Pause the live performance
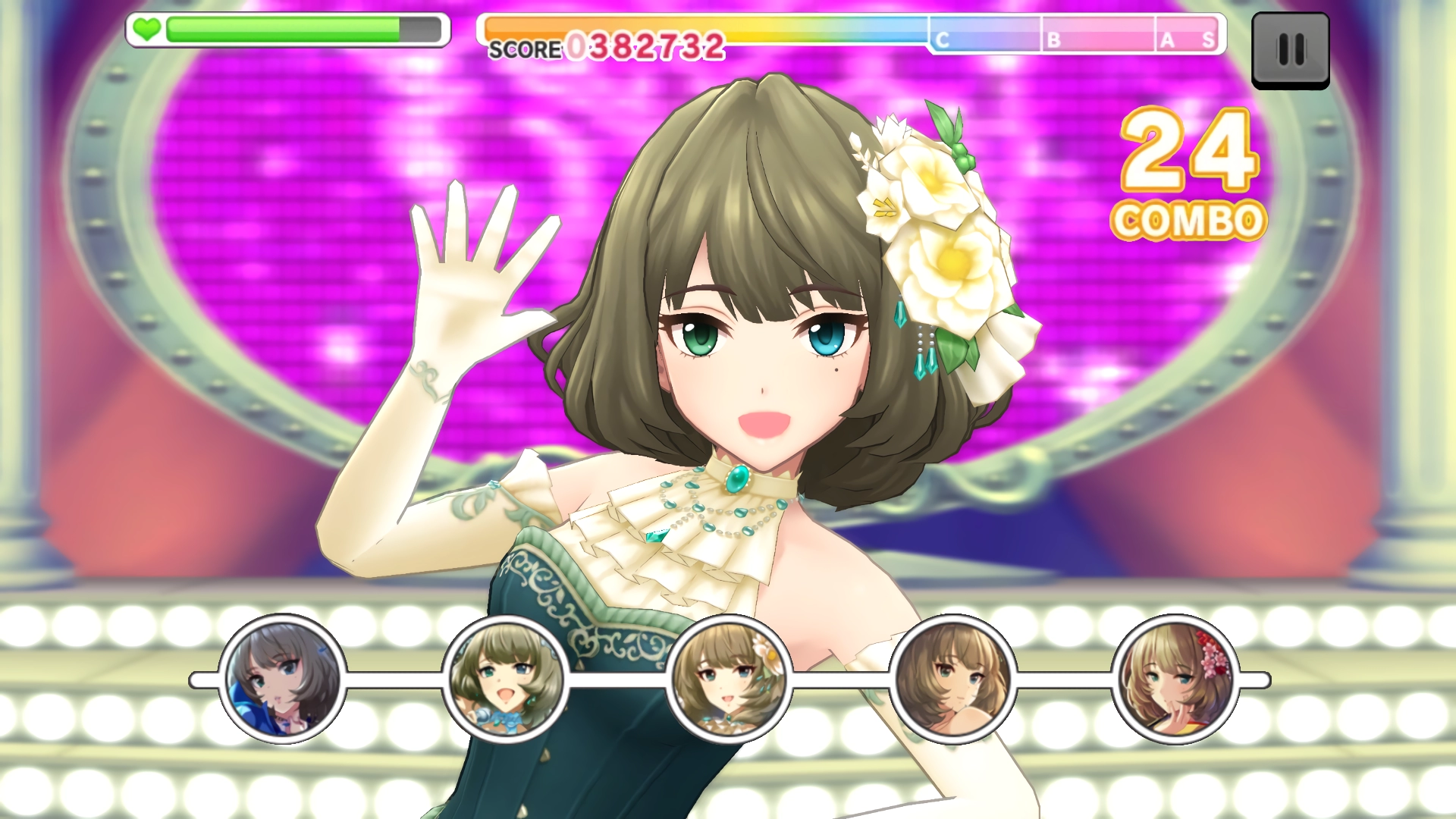The width and height of the screenshot is (1456, 819). pos(1290,50)
